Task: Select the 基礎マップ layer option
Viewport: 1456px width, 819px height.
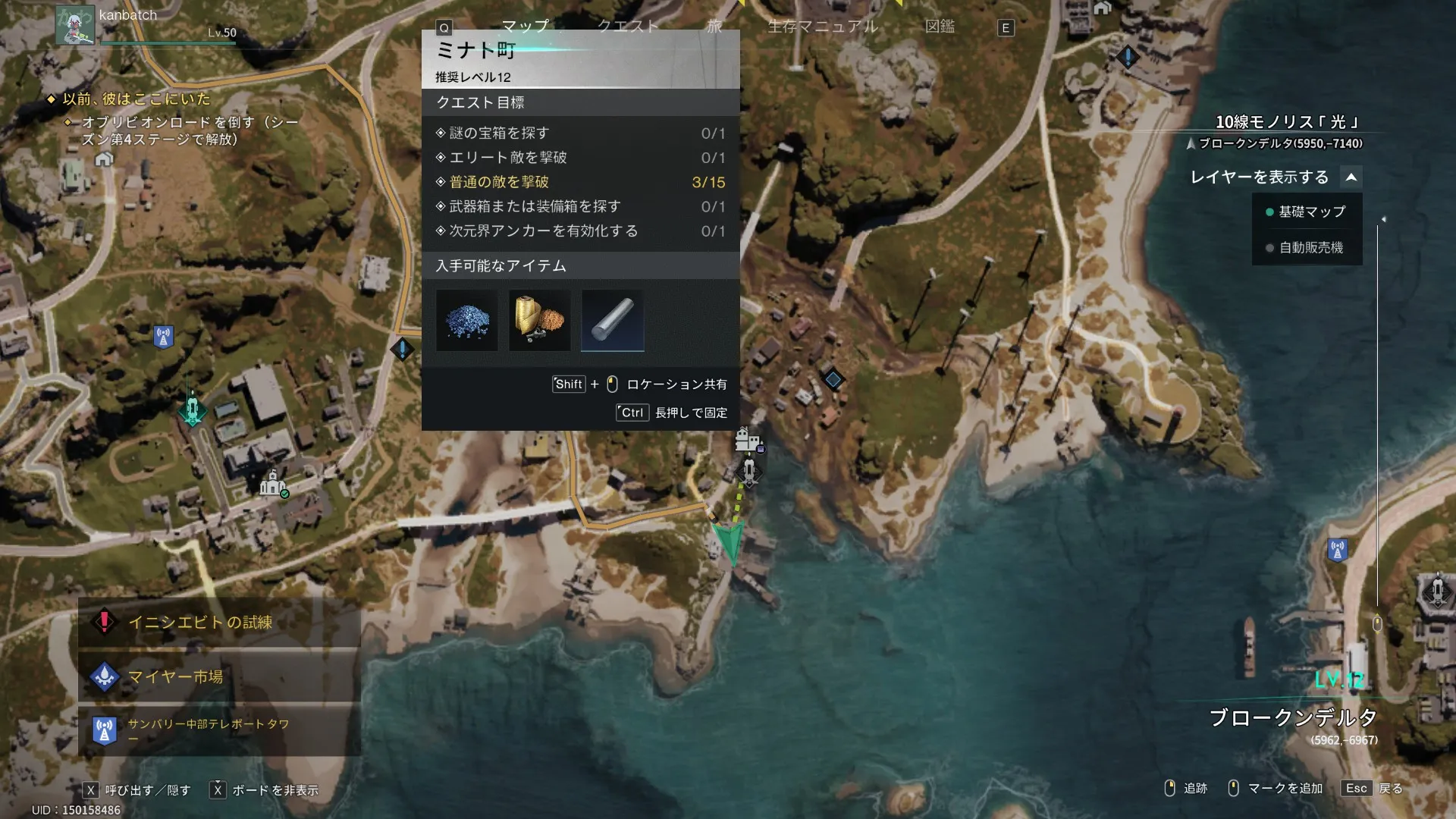Action: click(x=1311, y=212)
